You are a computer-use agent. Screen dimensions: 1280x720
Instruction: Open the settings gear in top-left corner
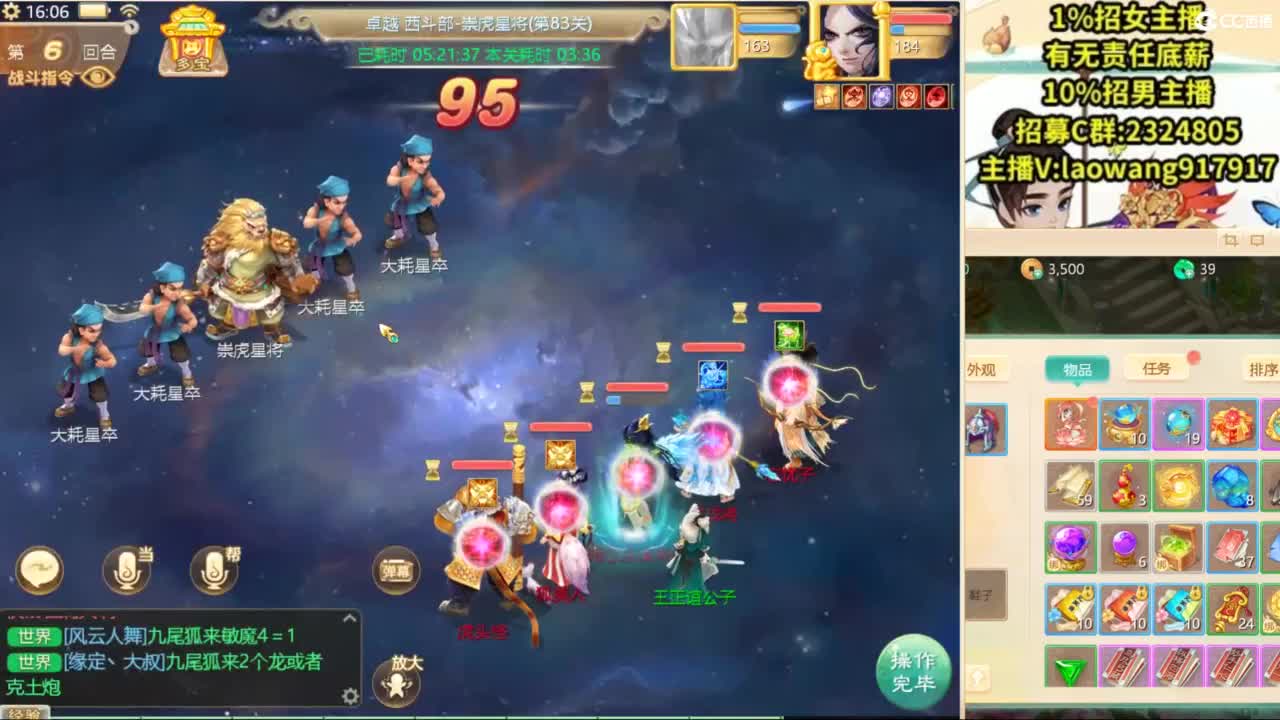coord(12,11)
